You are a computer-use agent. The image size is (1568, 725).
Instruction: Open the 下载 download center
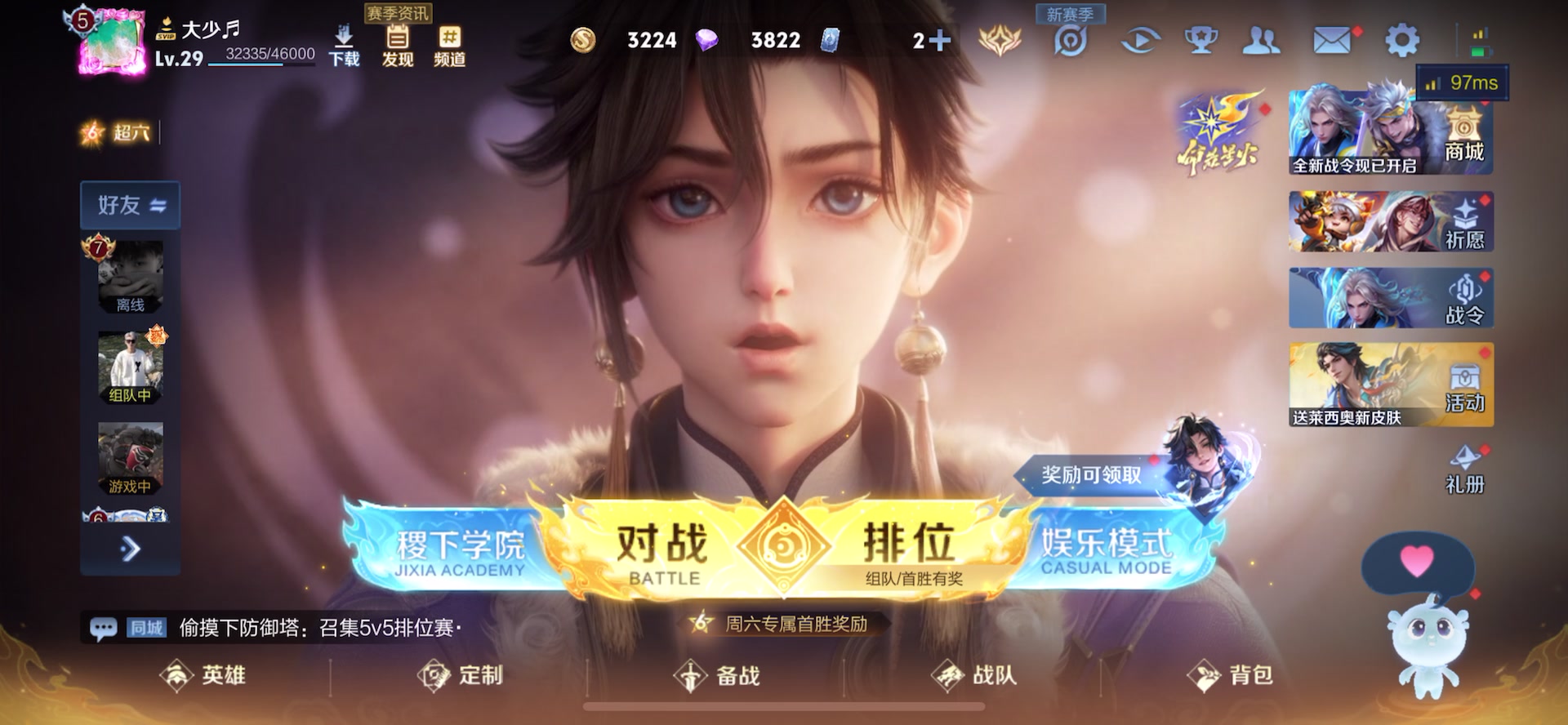click(x=345, y=45)
